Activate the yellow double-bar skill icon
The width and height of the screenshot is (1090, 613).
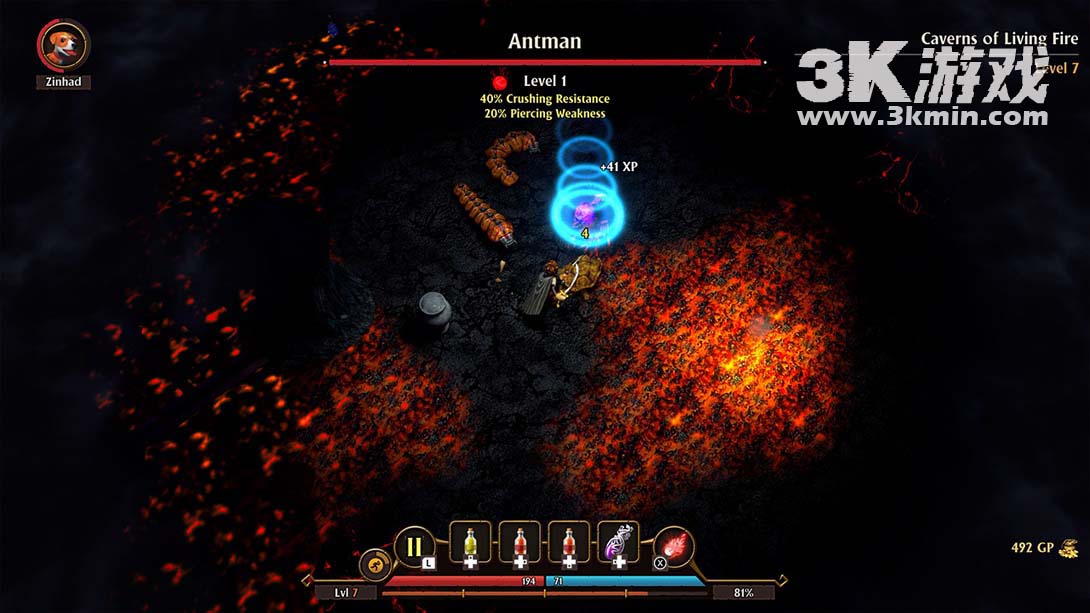click(x=414, y=546)
